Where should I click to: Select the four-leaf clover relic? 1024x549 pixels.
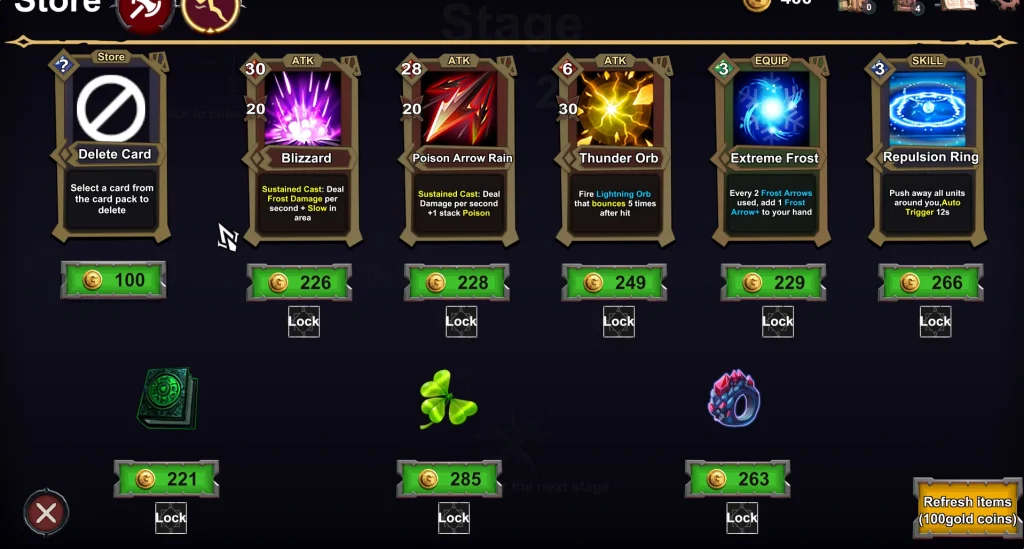click(448, 399)
